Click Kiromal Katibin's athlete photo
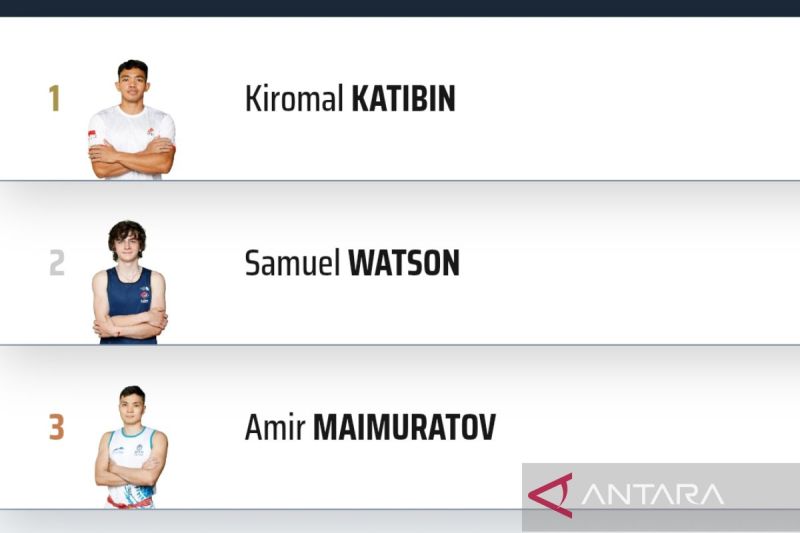The height and width of the screenshot is (533, 800). (x=131, y=120)
